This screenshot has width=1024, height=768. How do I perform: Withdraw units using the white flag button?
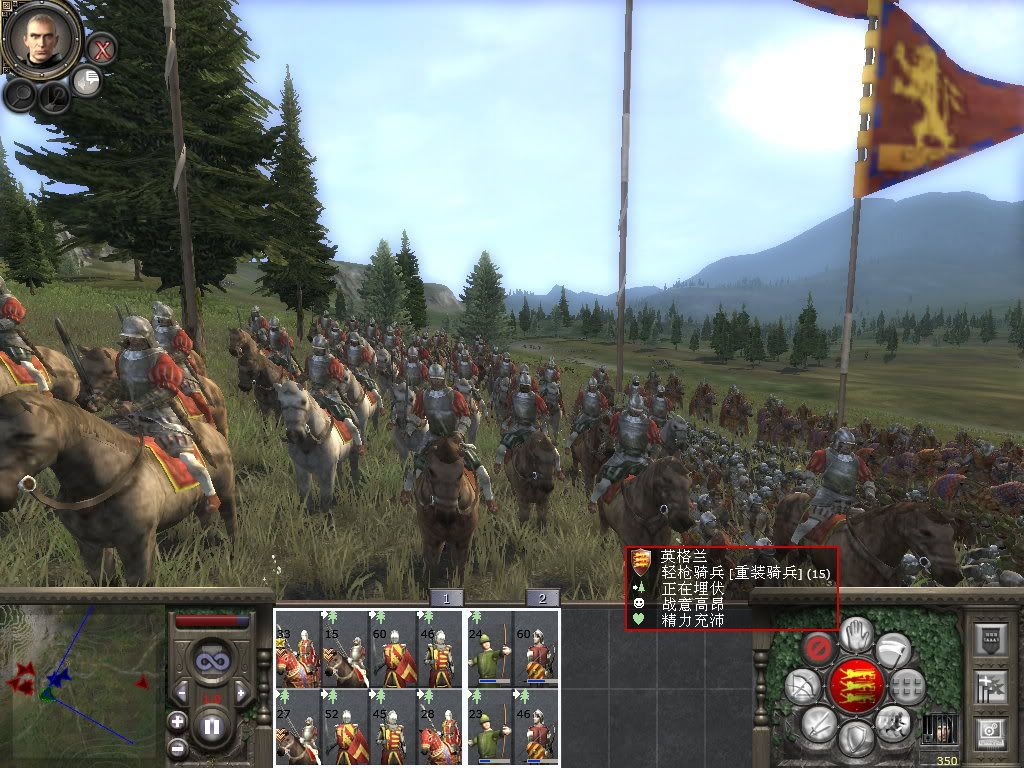892,649
